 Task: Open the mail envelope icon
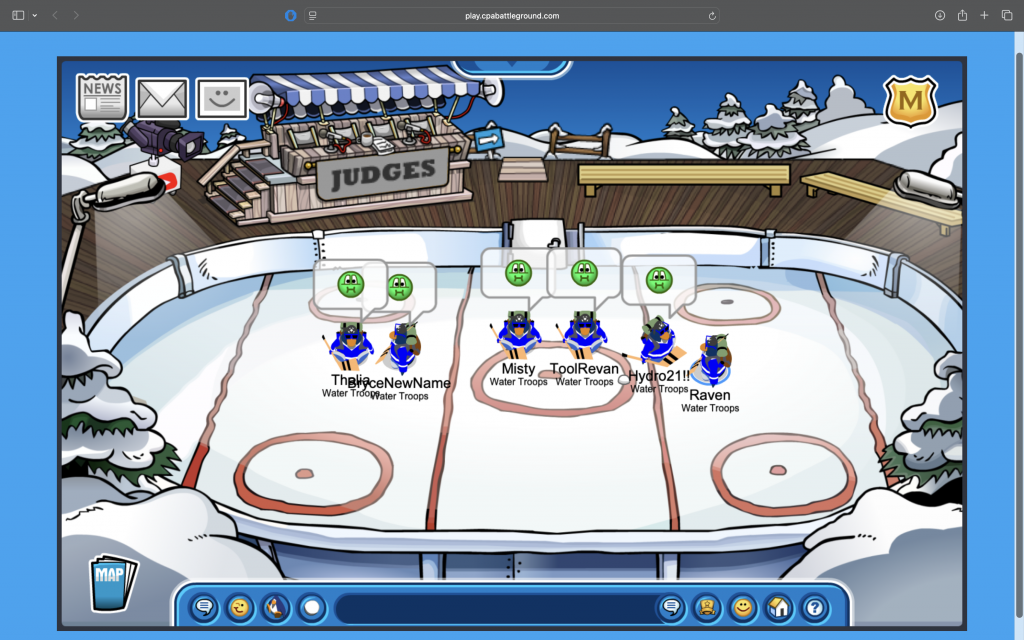pyautogui.click(x=162, y=98)
